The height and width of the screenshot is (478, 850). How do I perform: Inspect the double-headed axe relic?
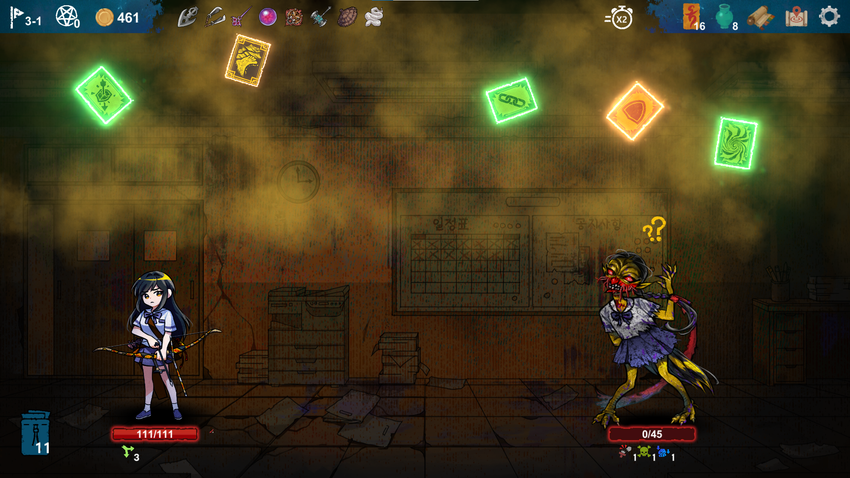[x=321, y=16]
